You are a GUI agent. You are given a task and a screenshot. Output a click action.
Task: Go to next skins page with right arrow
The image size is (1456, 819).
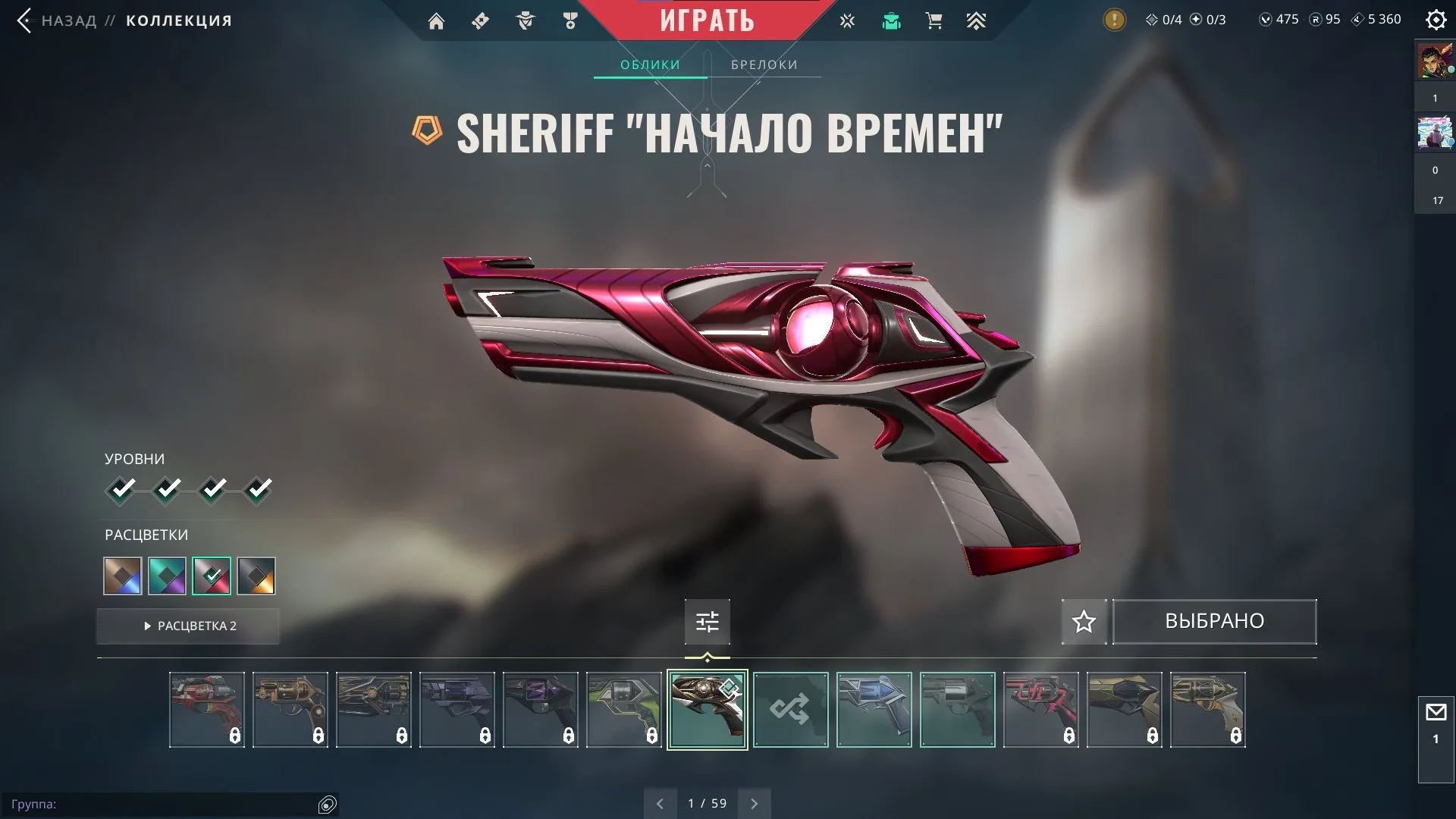[754, 802]
